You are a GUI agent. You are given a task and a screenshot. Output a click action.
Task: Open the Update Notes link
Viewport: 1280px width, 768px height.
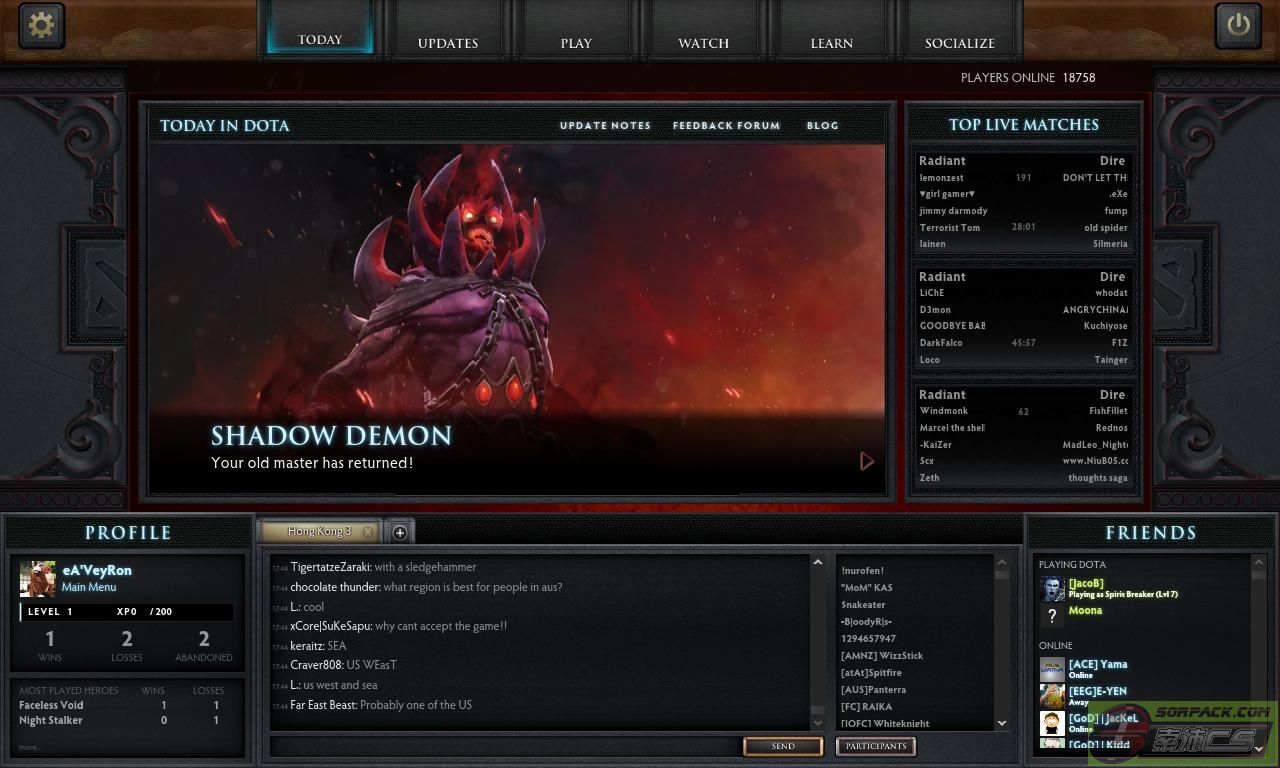point(605,126)
